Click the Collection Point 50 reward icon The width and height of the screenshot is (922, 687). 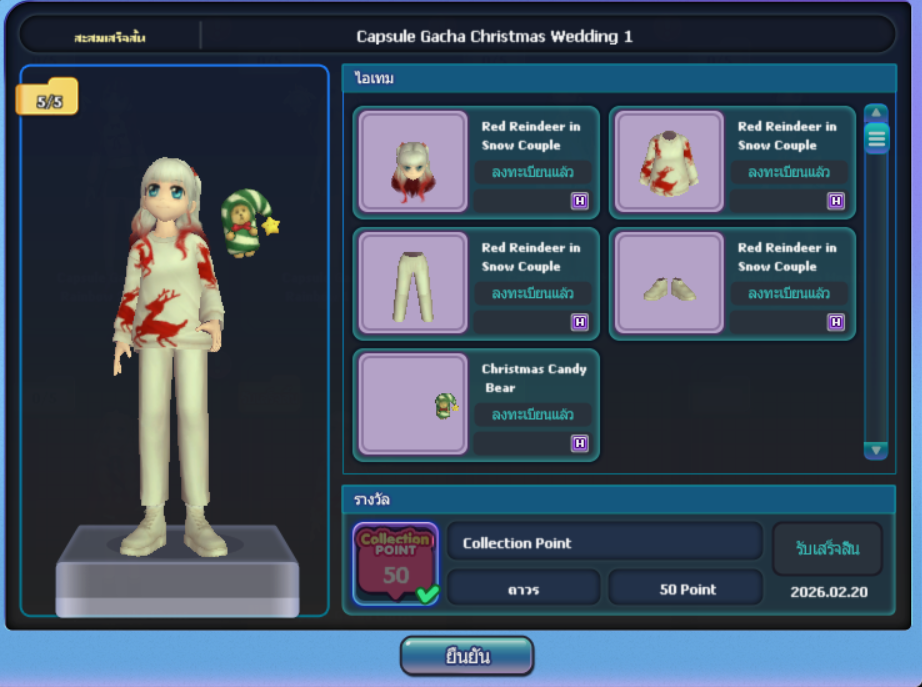[x=396, y=564]
